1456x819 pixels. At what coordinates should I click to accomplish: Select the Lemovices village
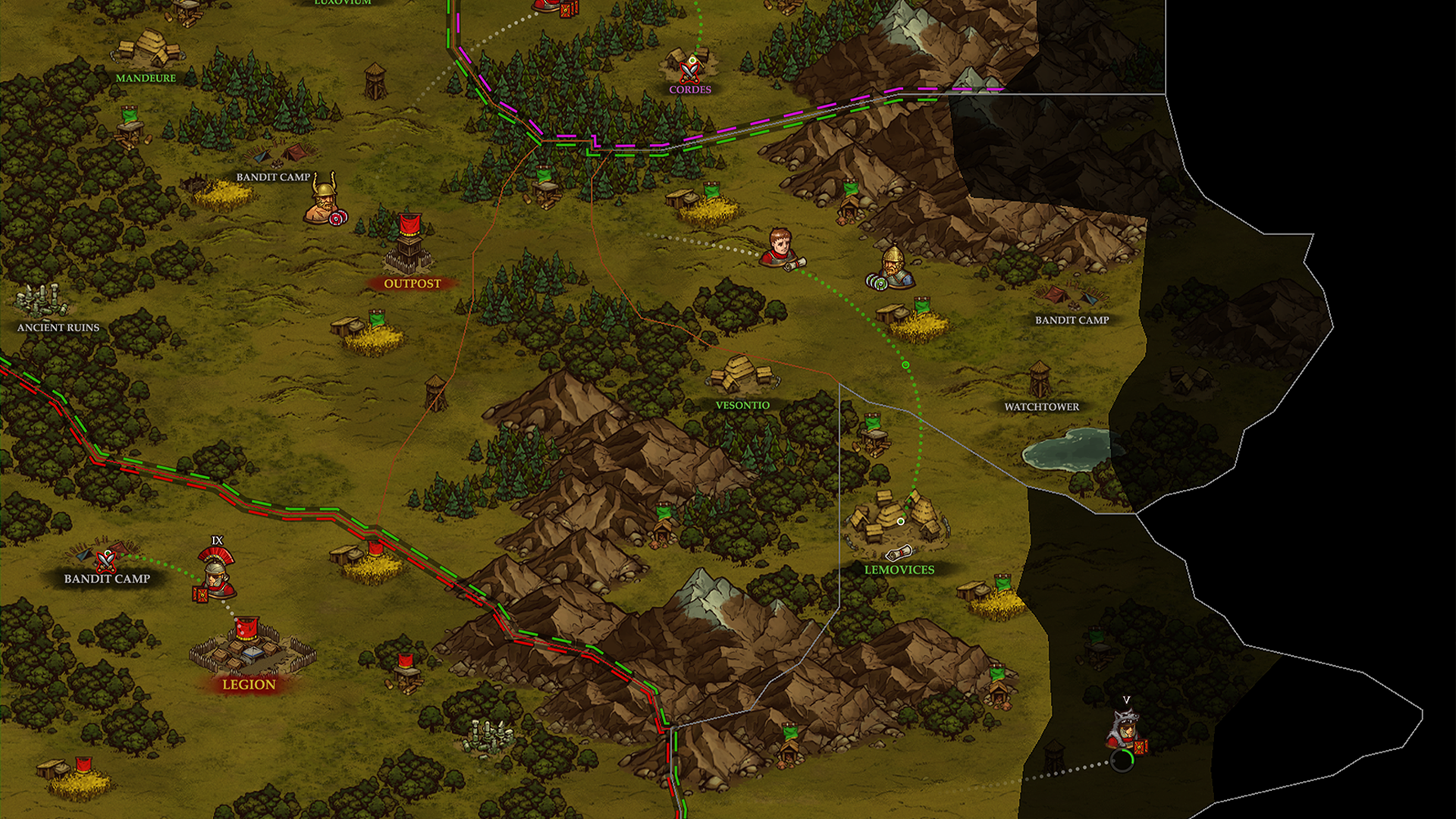[x=899, y=519]
